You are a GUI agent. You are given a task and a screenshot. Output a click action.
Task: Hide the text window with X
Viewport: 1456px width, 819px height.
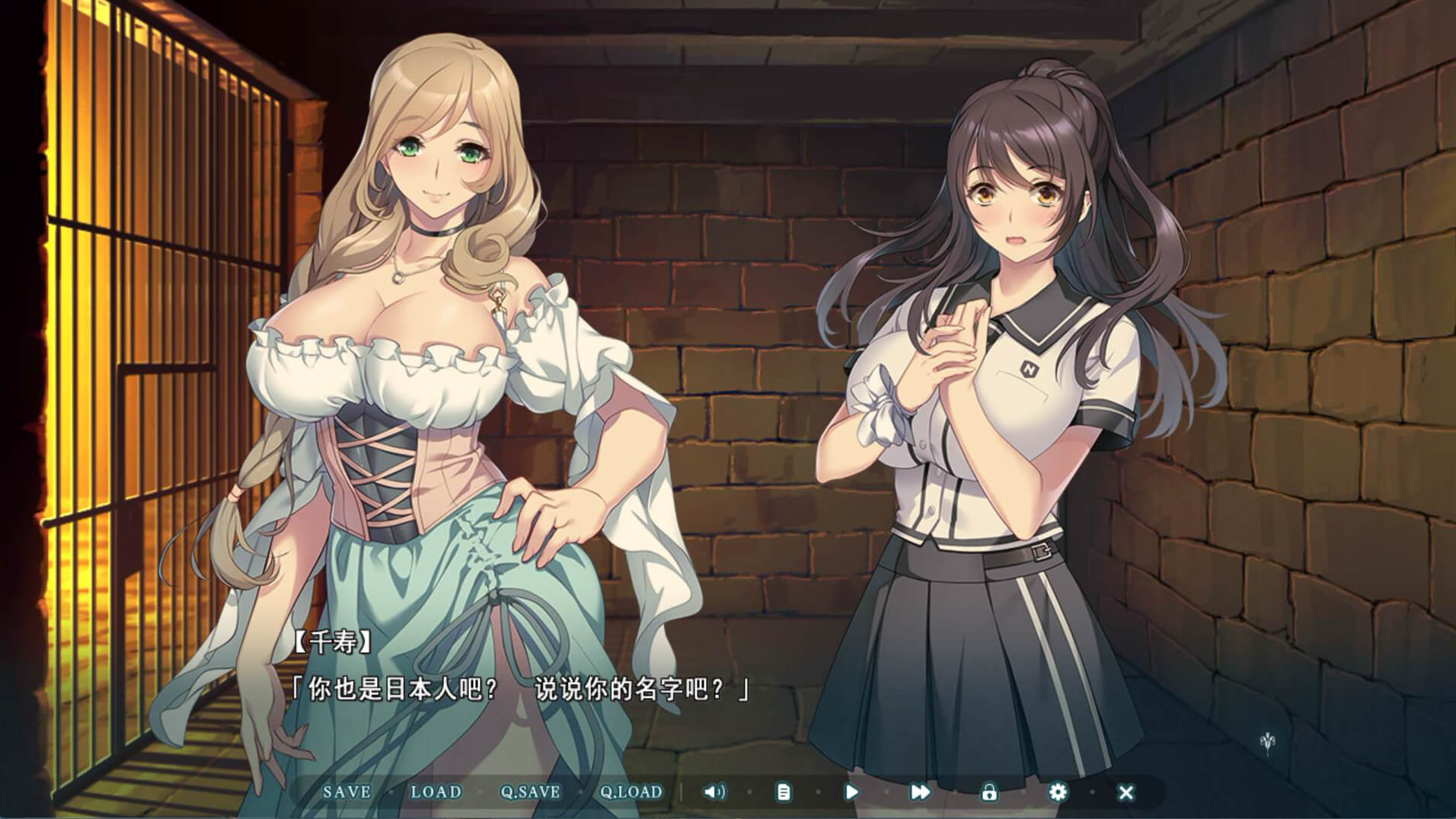pyautogui.click(x=1126, y=792)
